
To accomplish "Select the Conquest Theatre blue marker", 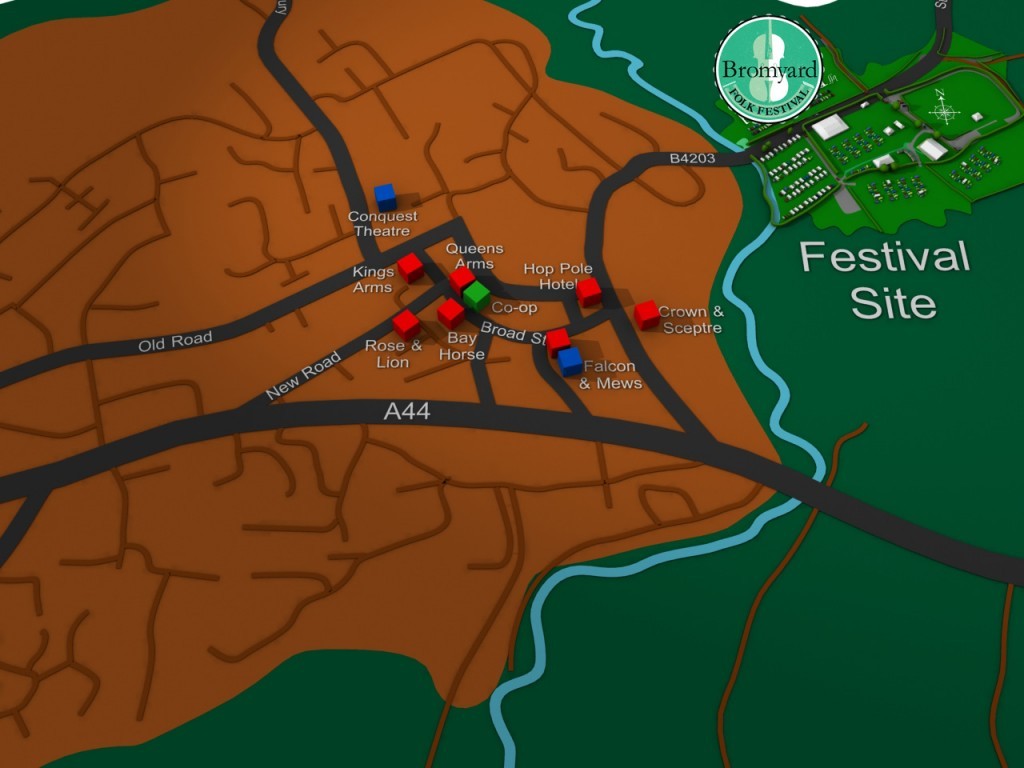I will (385, 197).
